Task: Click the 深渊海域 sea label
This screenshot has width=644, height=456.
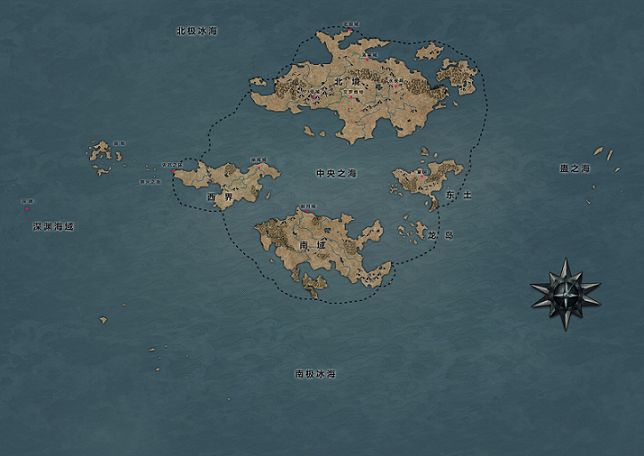Action: tap(54, 227)
